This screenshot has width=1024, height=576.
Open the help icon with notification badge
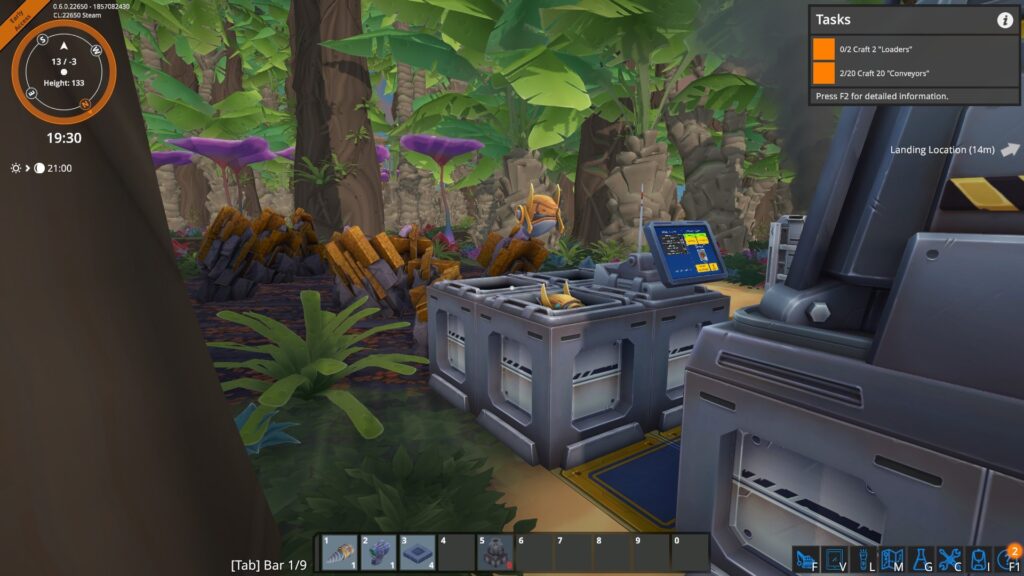[1007, 558]
